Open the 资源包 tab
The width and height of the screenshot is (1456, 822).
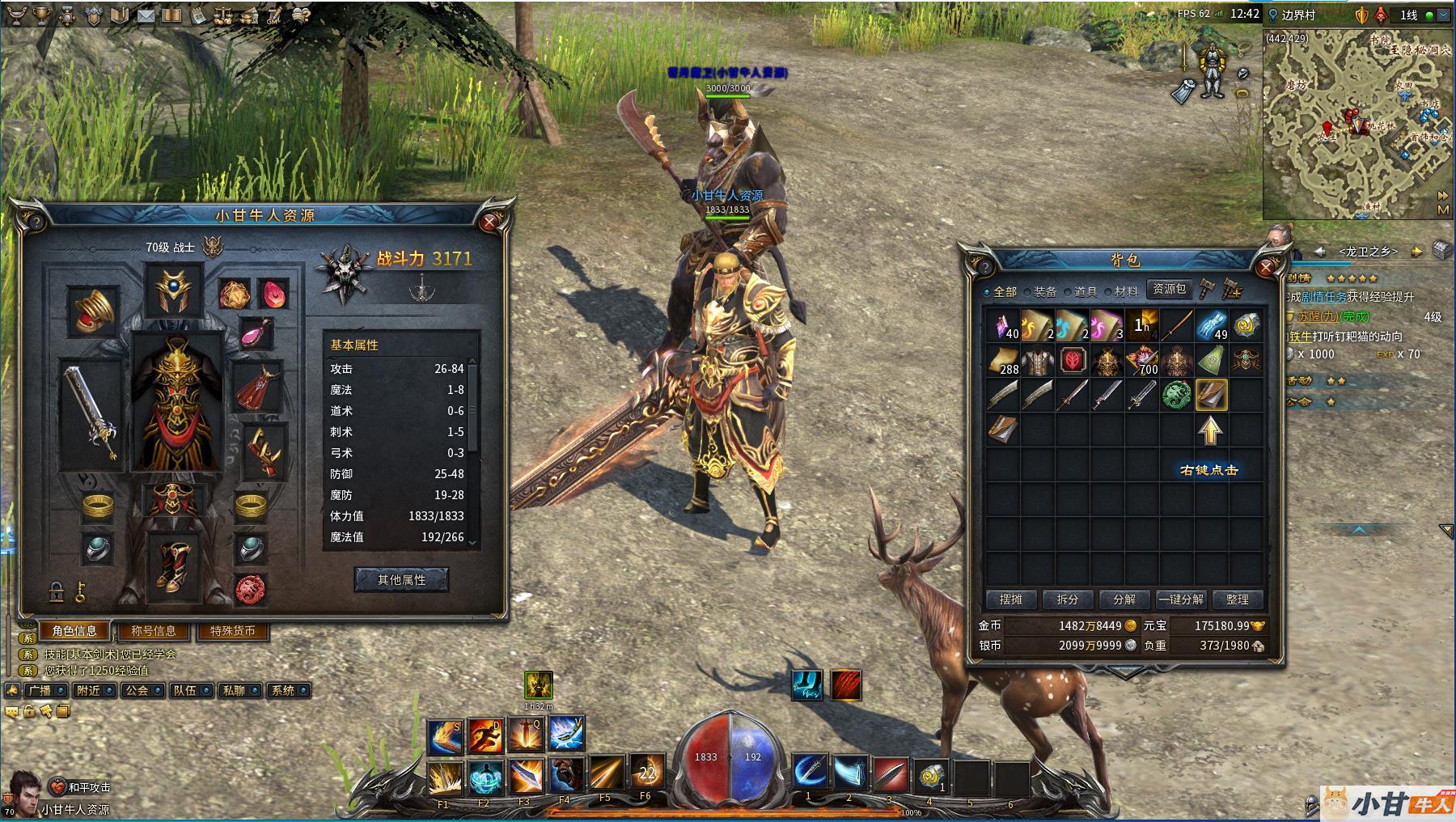click(x=1169, y=289)
